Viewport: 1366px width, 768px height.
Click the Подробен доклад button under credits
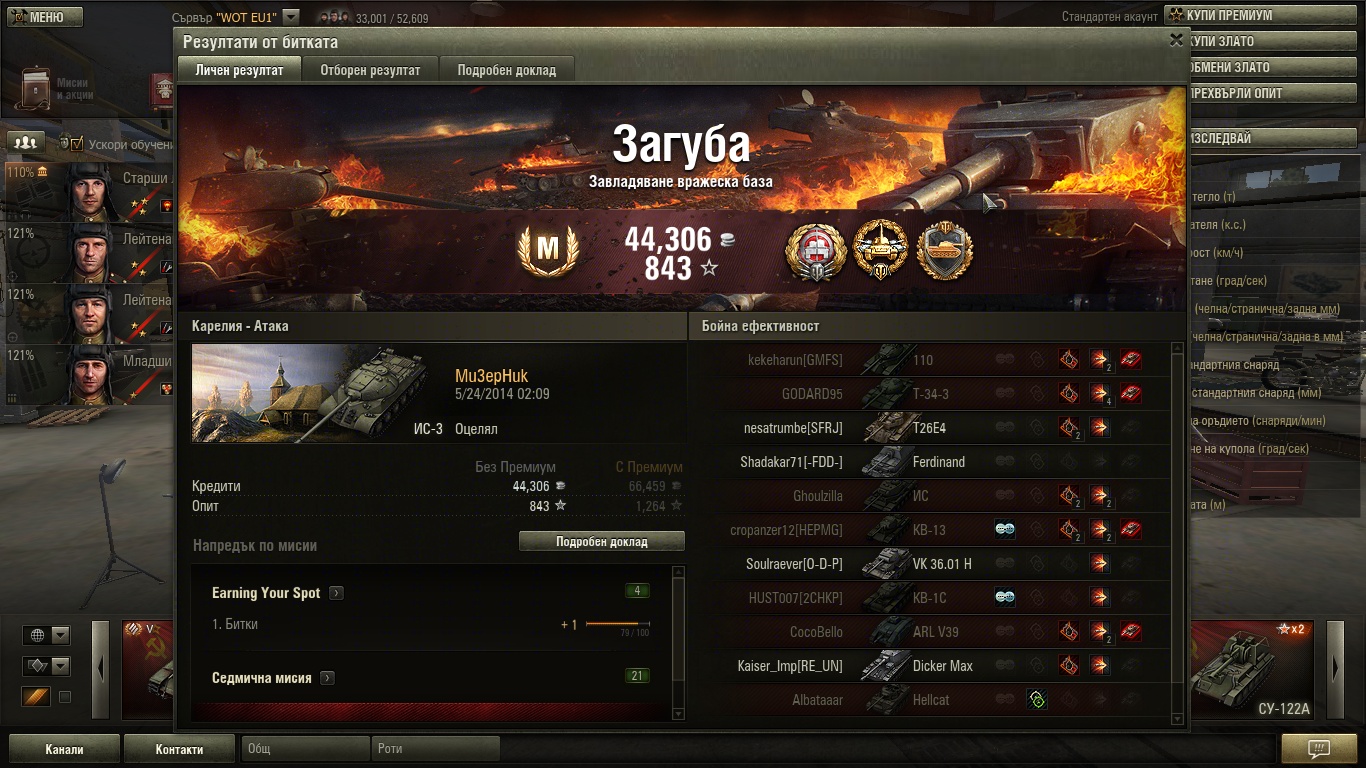tap(601, 541)
